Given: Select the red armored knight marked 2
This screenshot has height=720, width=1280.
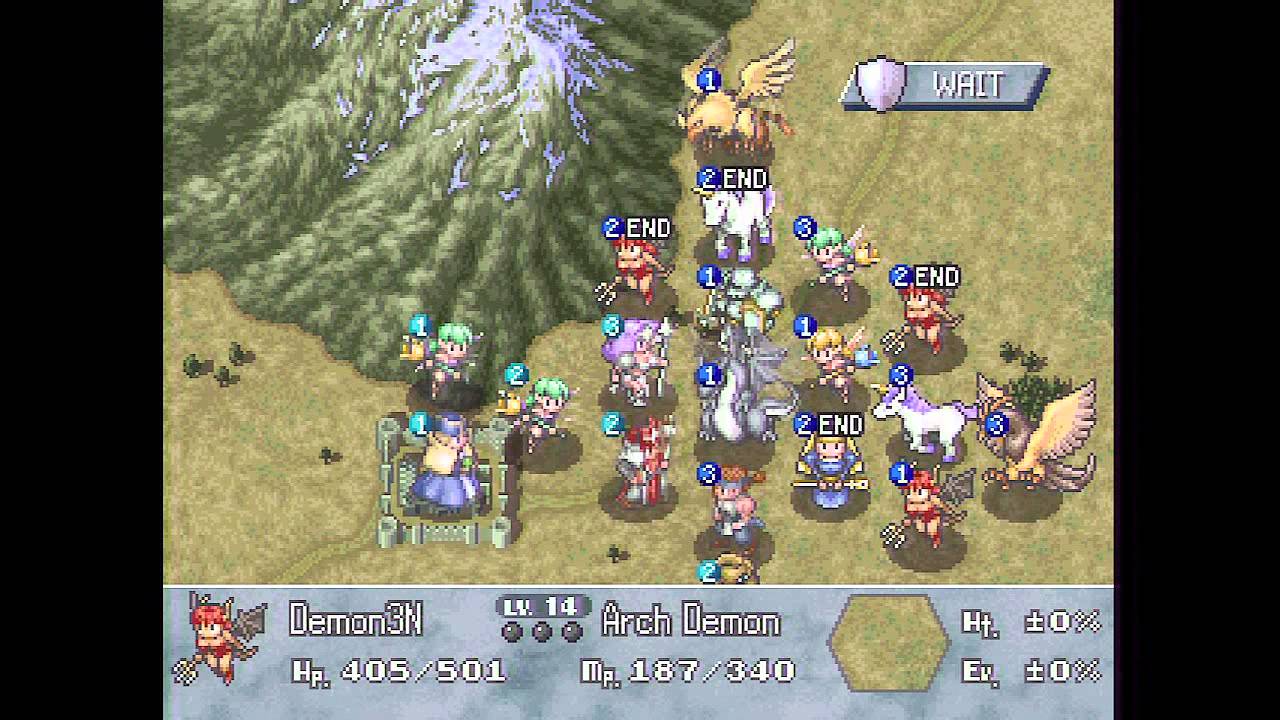Looking at the screenshot, I should pyautogui.click(x=638, y=460).
